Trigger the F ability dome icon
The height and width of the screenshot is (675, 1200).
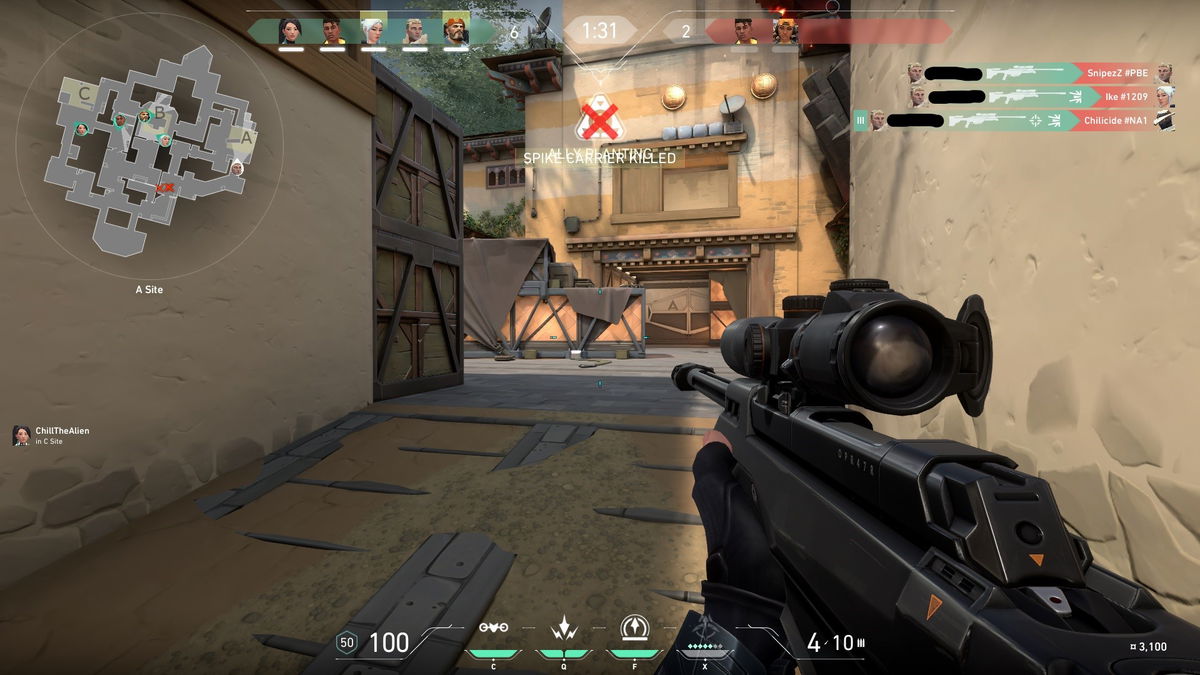[633, 630]
